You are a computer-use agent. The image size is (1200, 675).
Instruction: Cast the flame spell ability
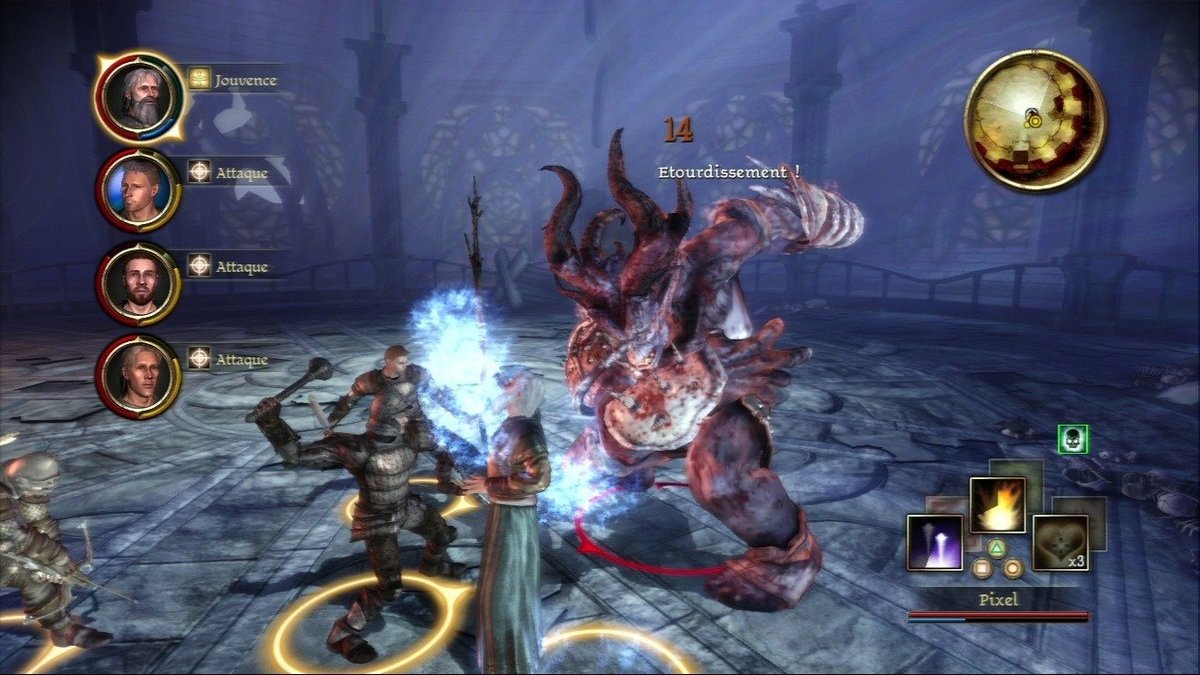(997, 504)
